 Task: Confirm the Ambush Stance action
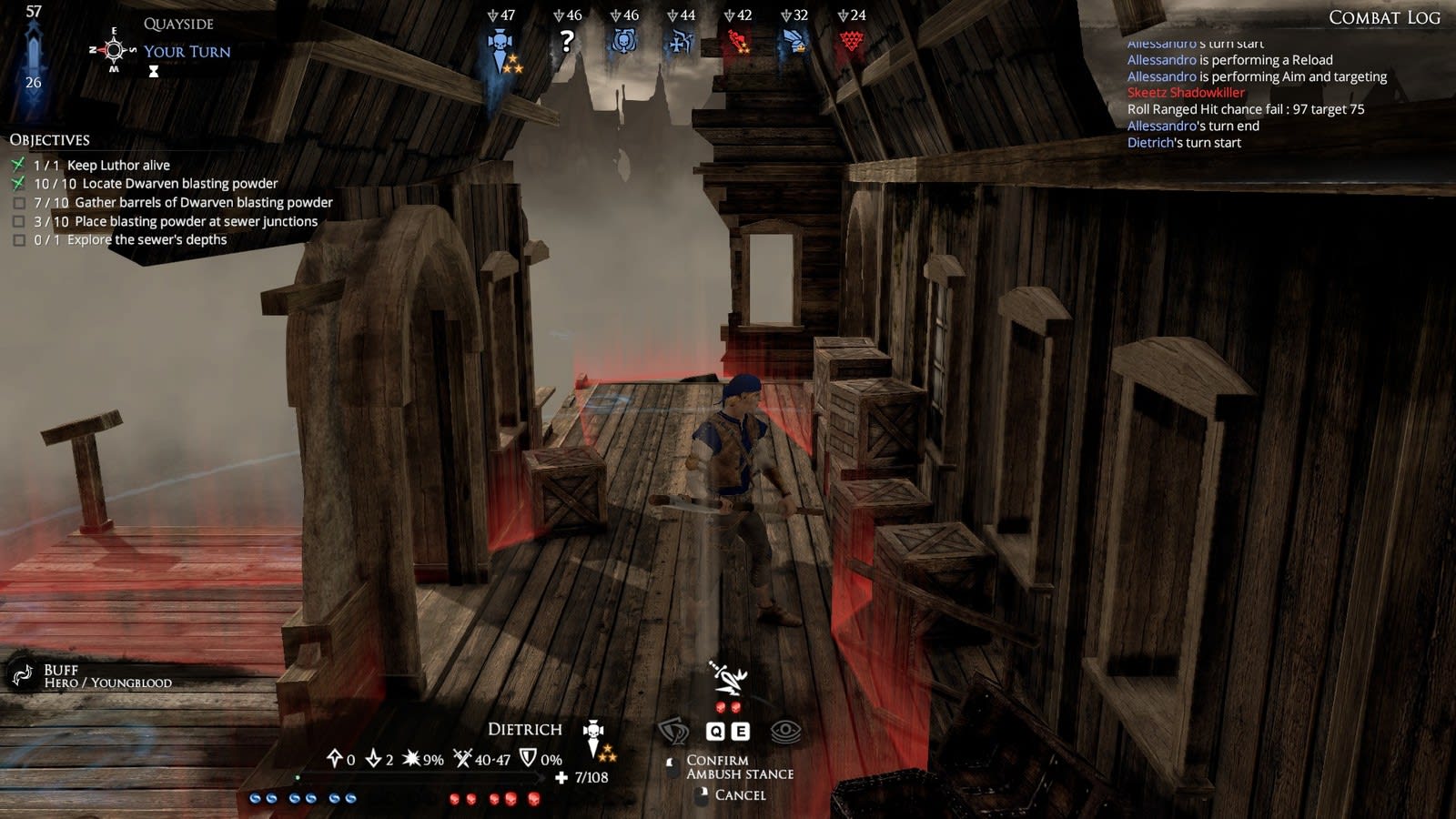tap(717, 760)
